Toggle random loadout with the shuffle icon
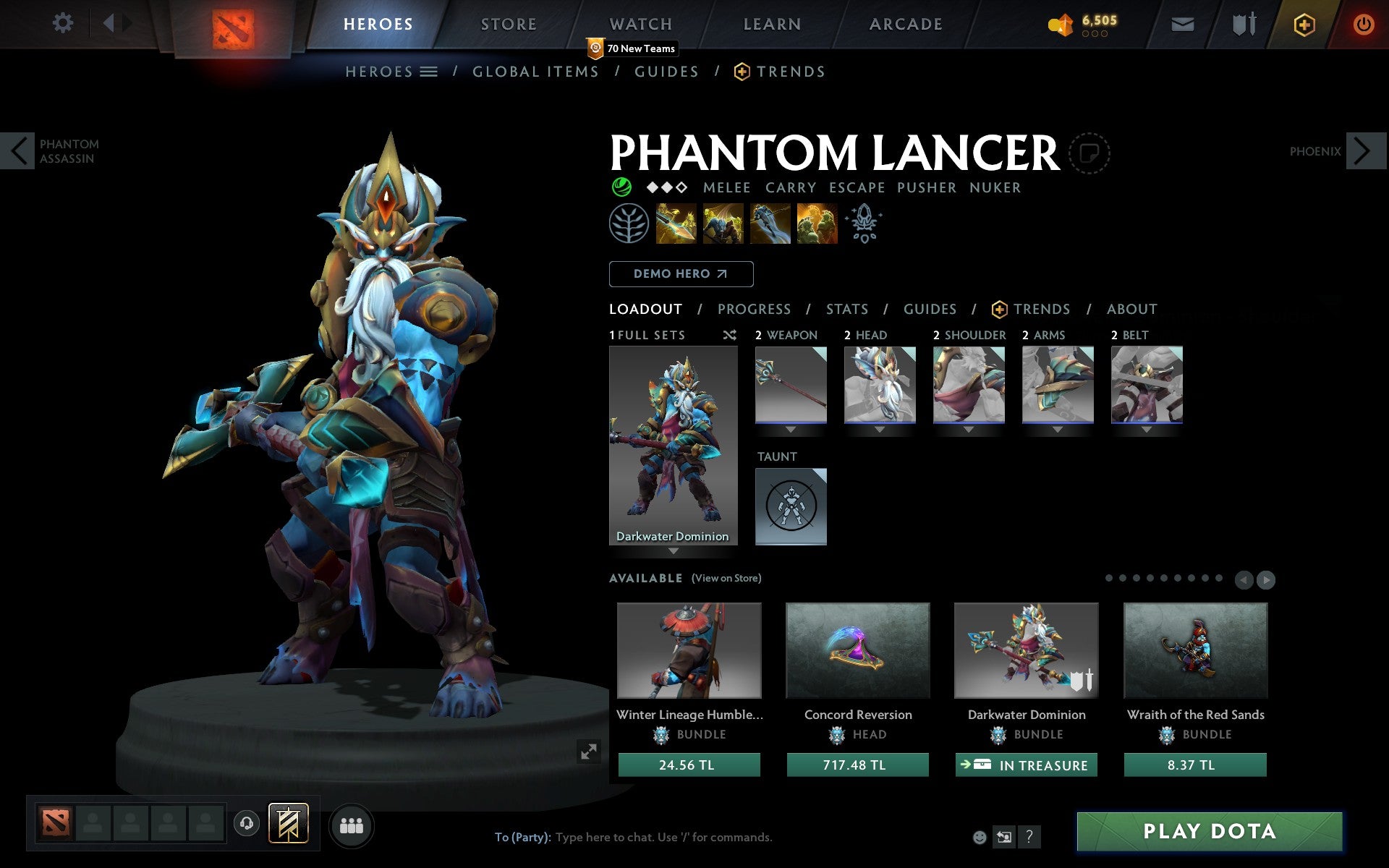 tap(729, 335)
